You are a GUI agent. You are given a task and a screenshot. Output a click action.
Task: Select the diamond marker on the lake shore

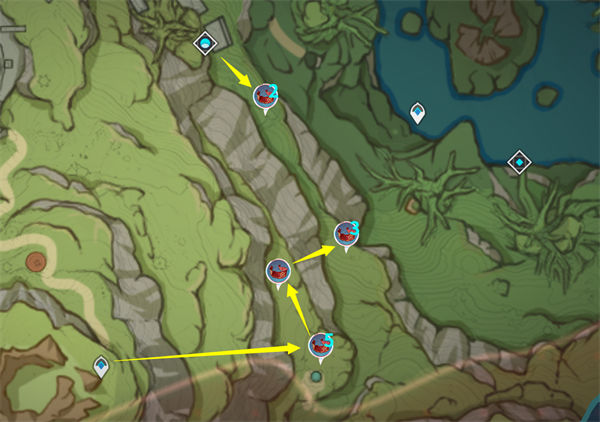(519, 160)
